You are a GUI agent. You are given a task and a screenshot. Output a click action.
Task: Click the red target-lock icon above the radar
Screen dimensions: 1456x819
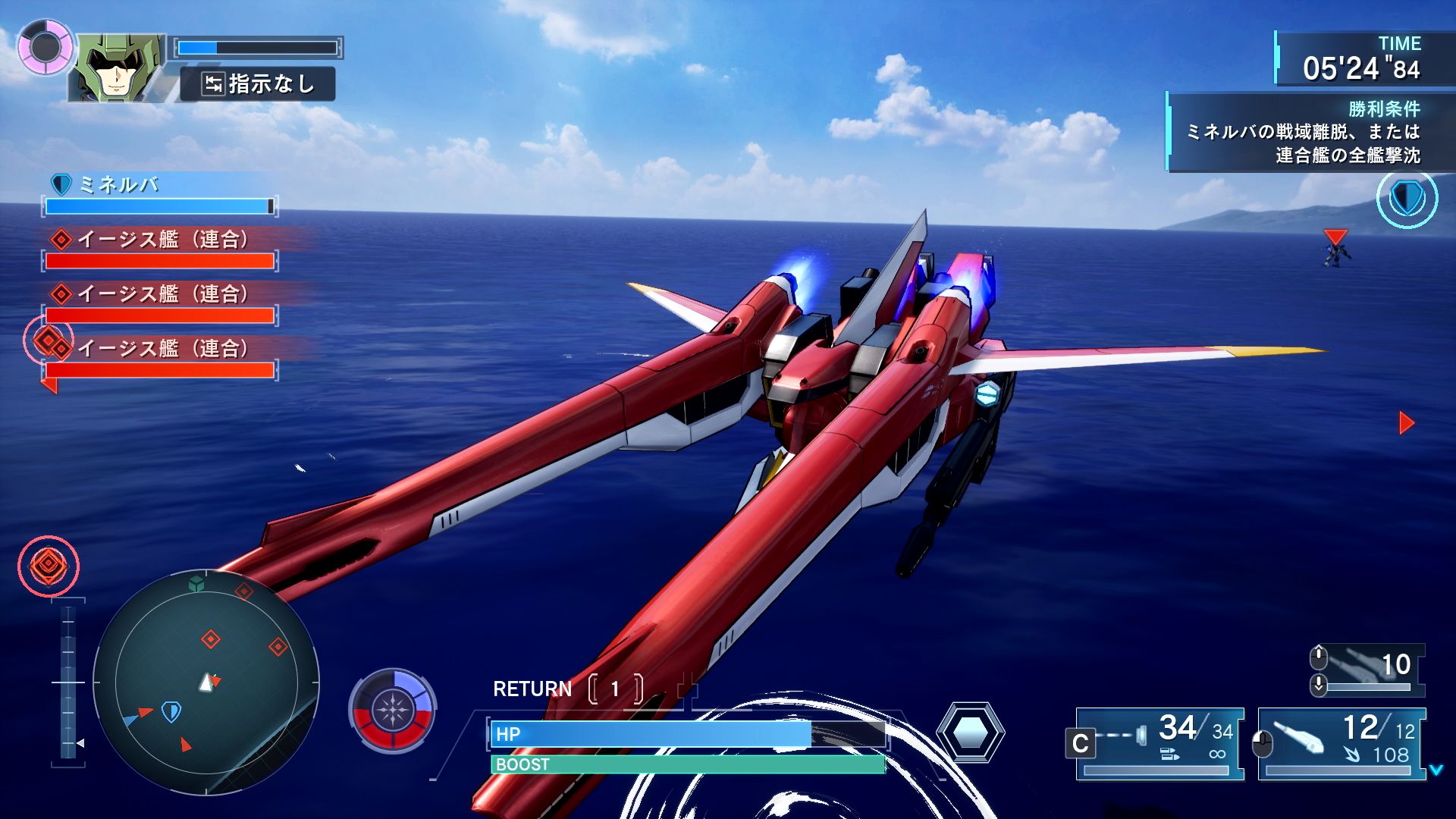click(x=49, y=565)
